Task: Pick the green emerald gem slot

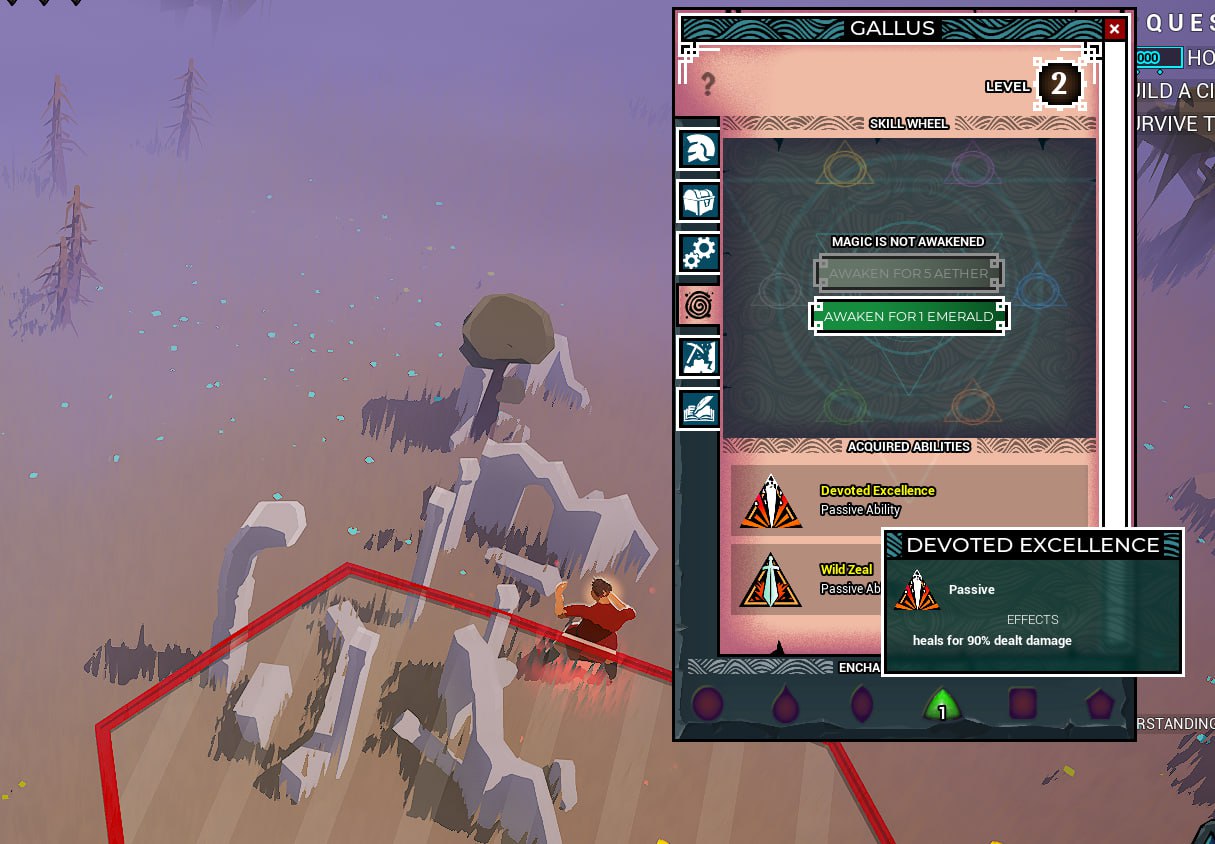Action: tap(941, 705)
